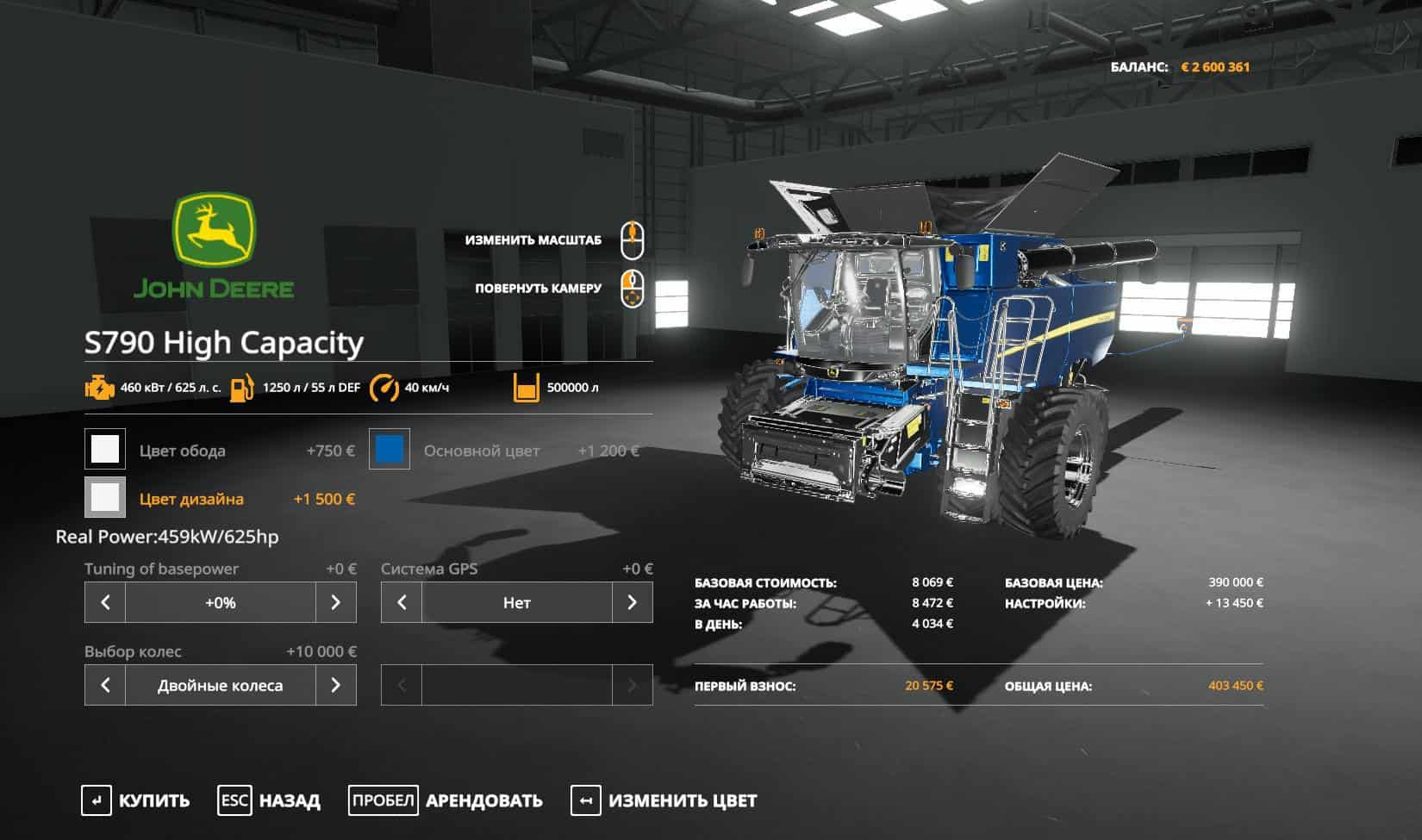Increase Tuning of basepower with right arrow
The image size is (1422, 840).
335,602
